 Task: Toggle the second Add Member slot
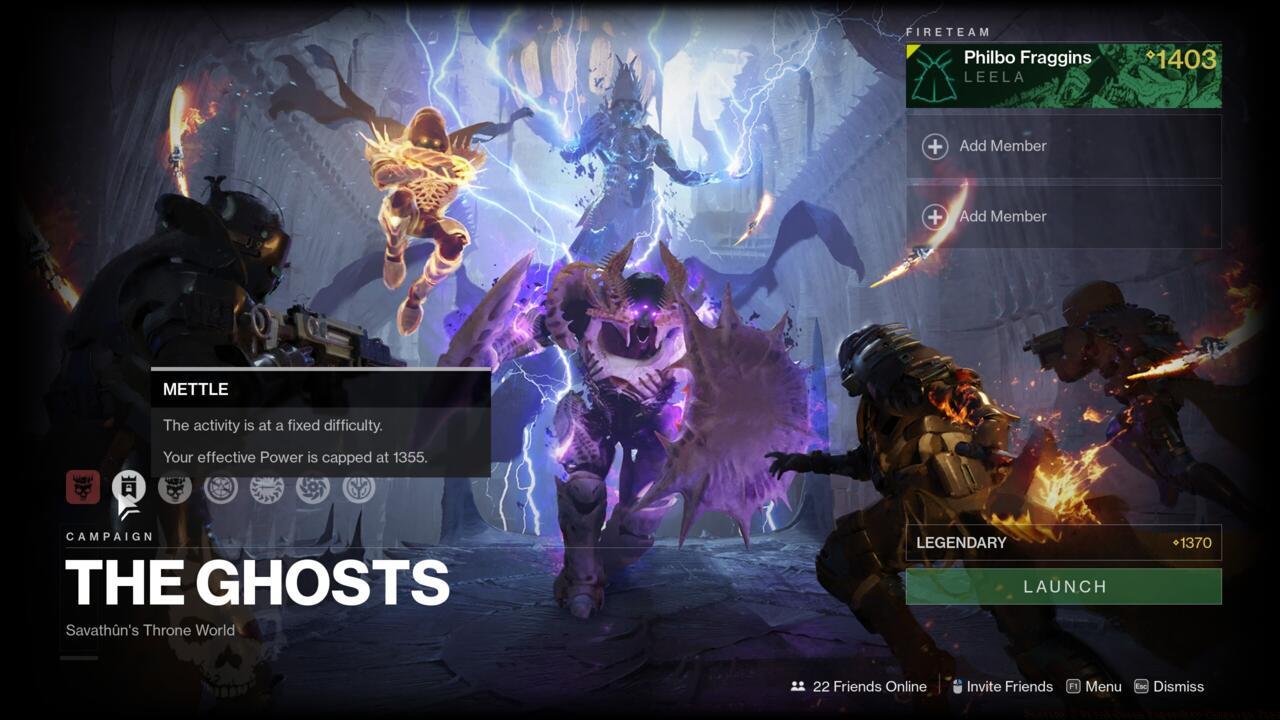coord(1063,216)
